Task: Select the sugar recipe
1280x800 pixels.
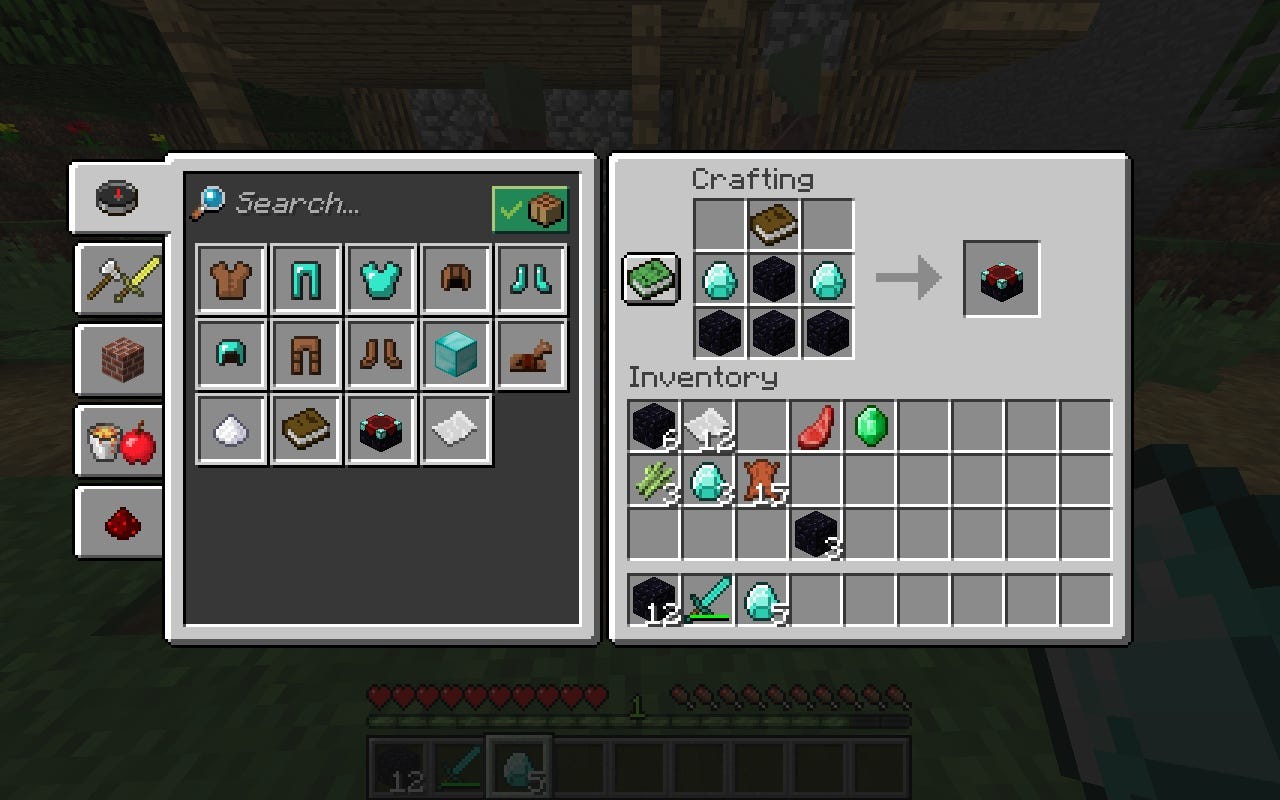Action: (230, 428)
